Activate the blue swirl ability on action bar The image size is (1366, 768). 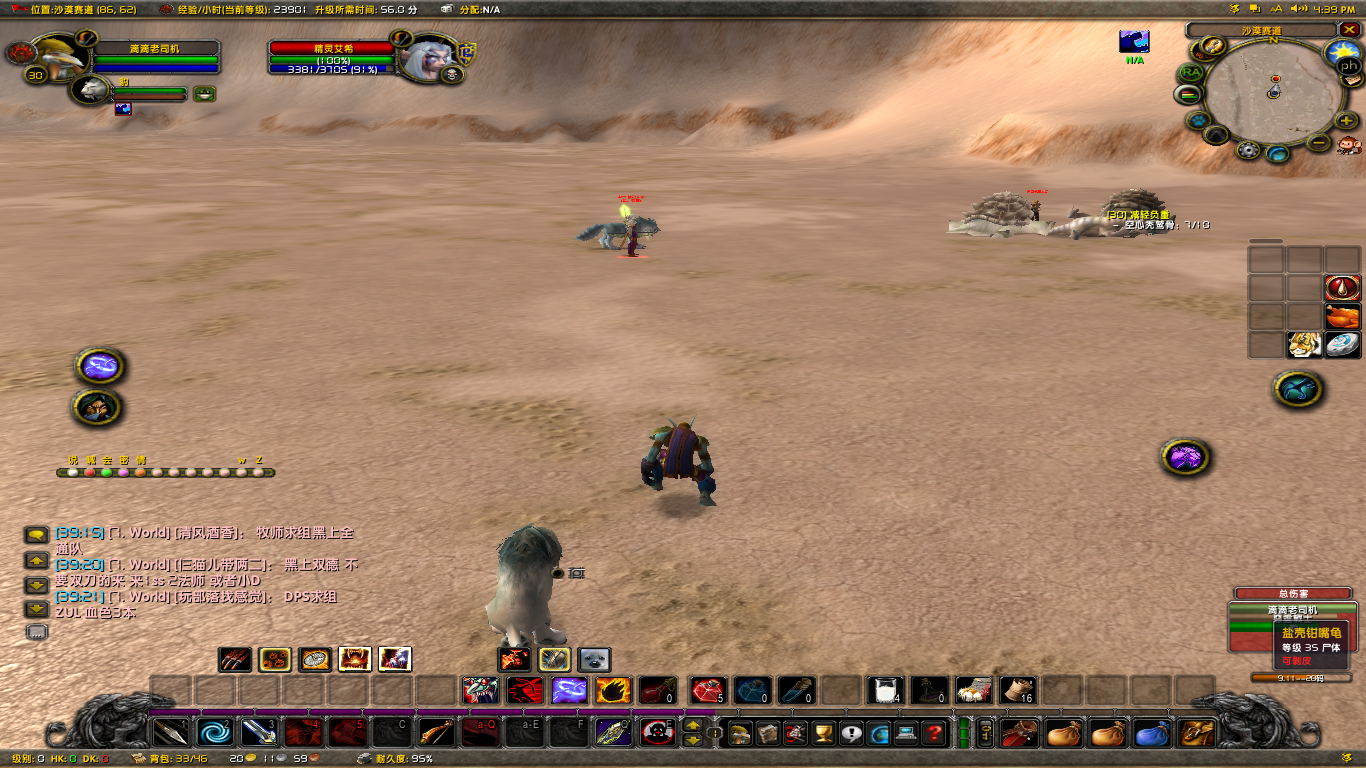coord(214,732)
